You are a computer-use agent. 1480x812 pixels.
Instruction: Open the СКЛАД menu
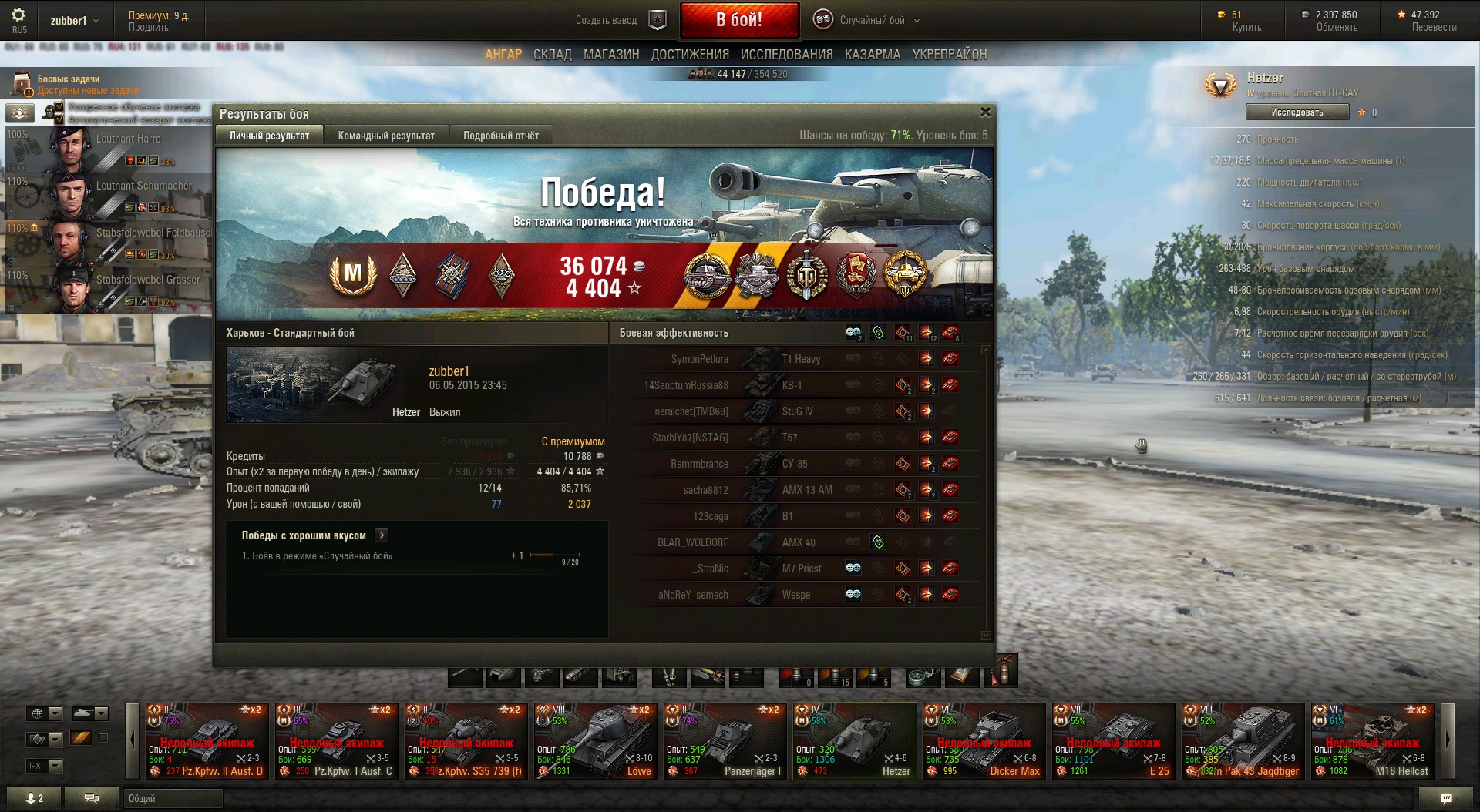[x=552, y=55]
